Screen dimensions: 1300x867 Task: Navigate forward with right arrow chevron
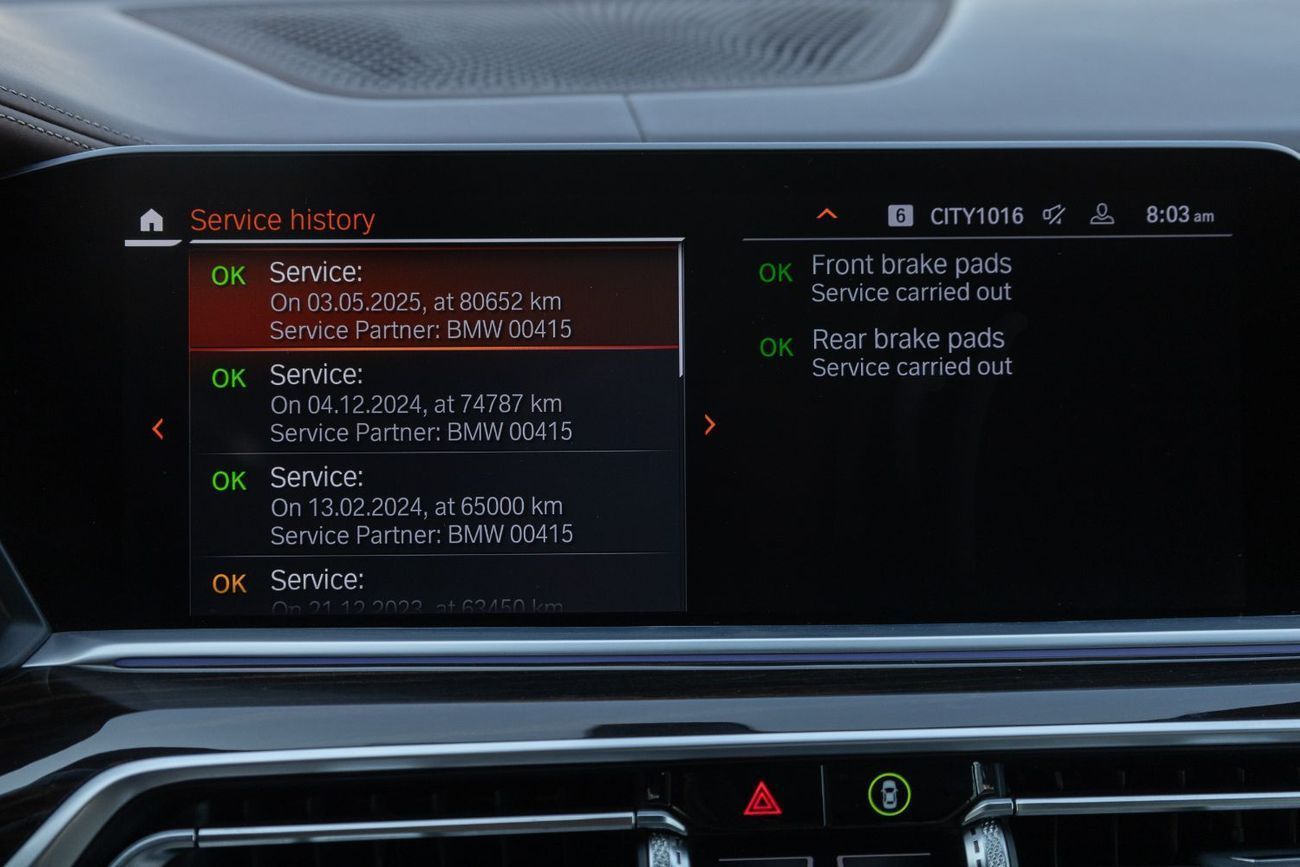click(710, 425)
